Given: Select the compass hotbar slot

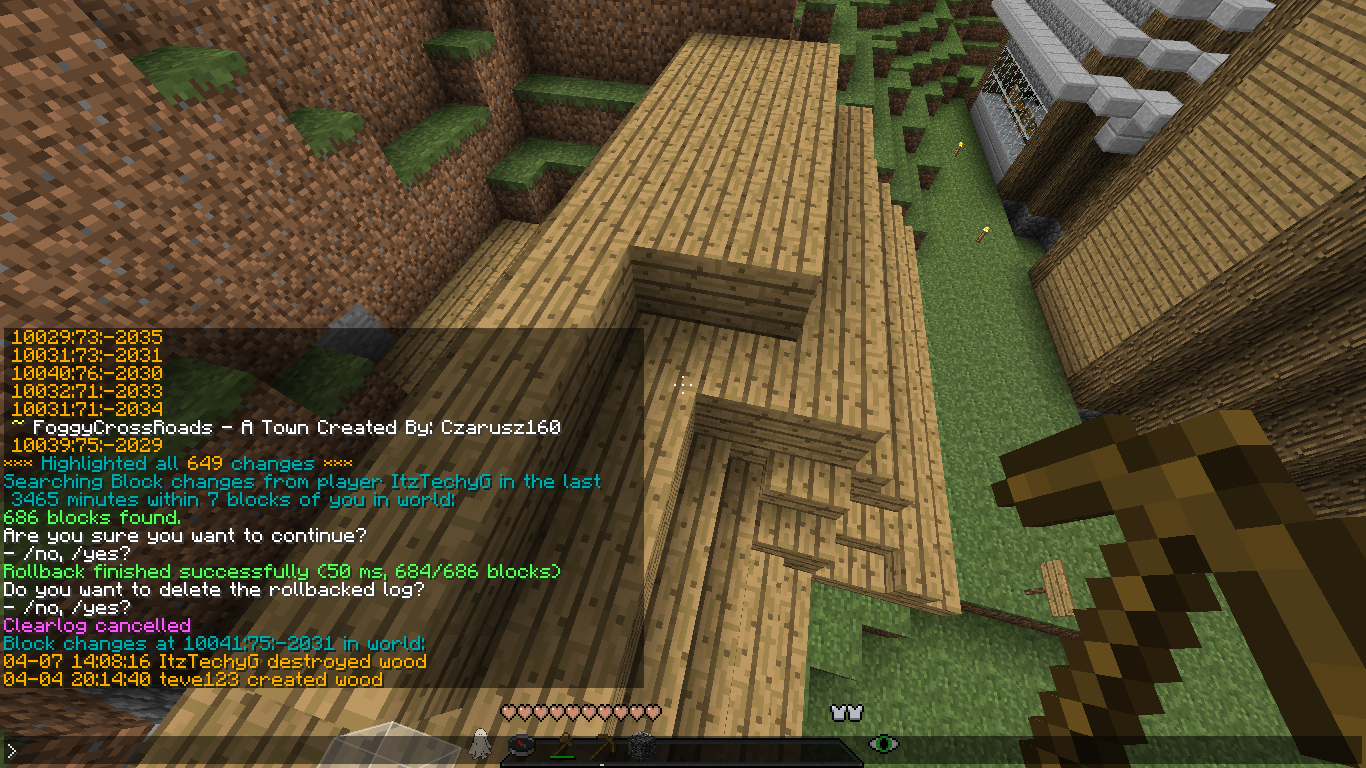Looking at the screenshot, I should click(521, 745).
